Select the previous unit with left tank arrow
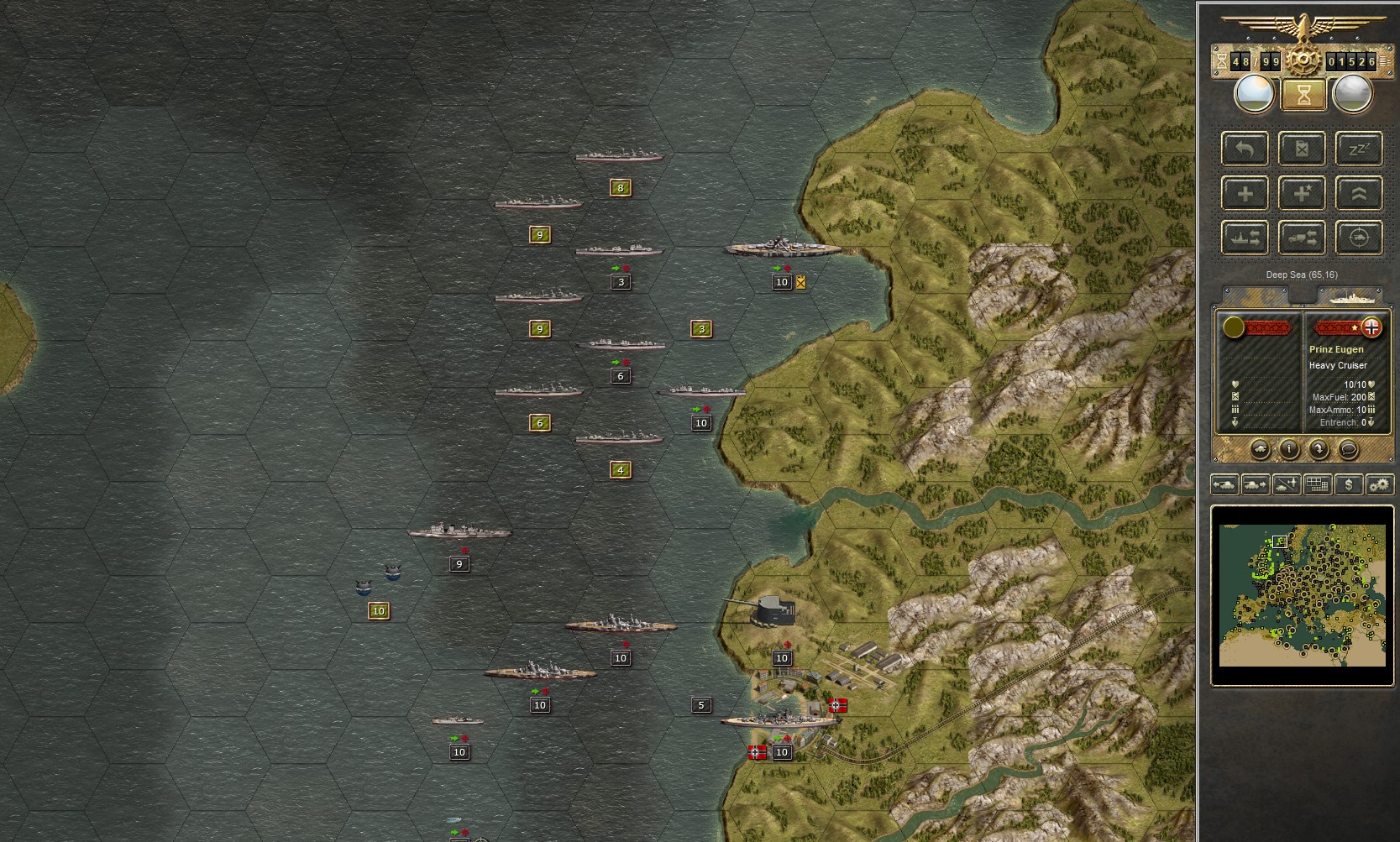The image size is (1400, 842). [1224, 484]
